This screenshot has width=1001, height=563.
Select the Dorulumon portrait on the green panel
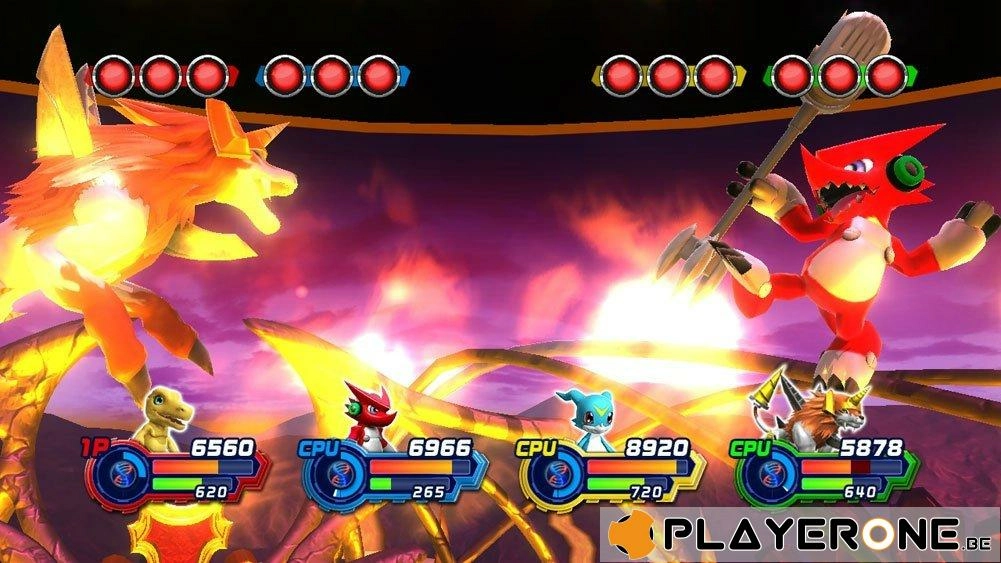click(808, 413)
